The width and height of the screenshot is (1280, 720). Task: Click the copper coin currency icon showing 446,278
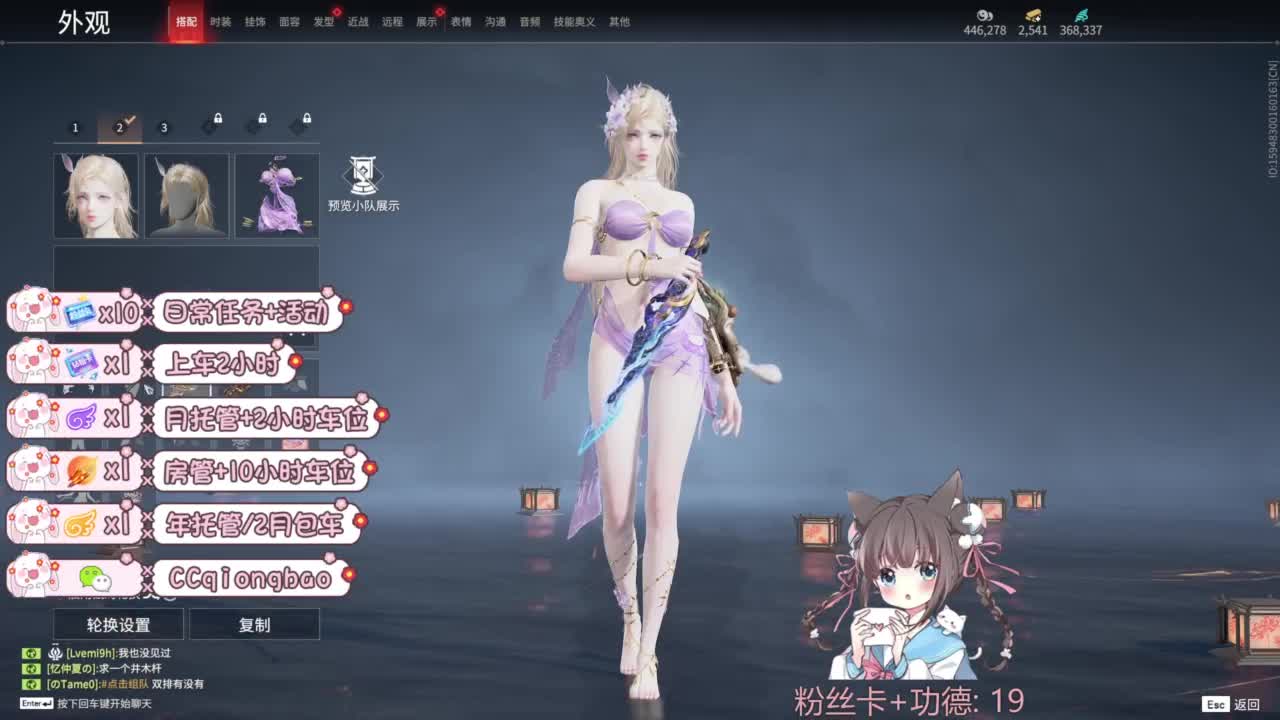coord(985,15)
